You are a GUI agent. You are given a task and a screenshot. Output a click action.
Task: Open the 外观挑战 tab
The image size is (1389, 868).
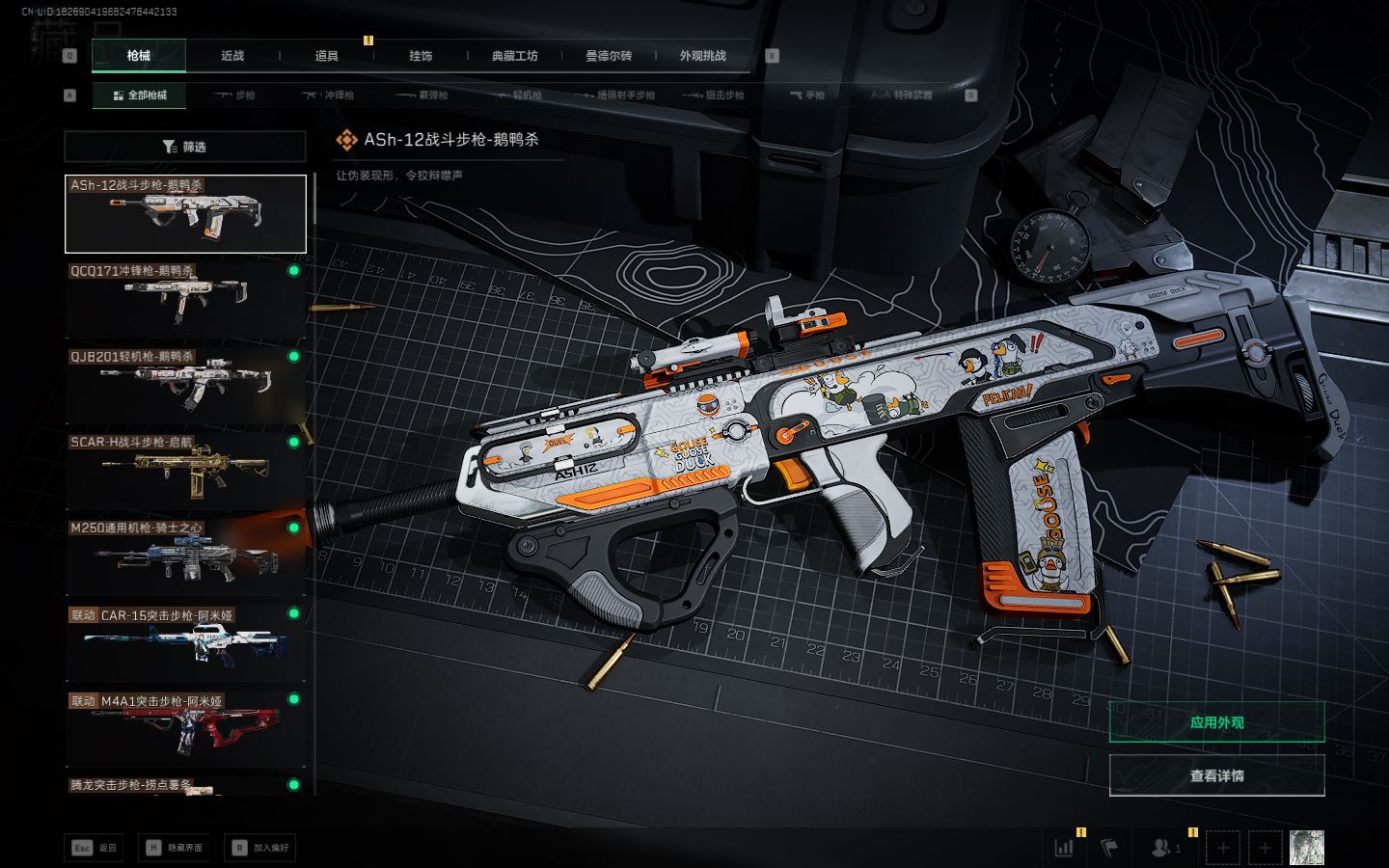coord(702,56)
